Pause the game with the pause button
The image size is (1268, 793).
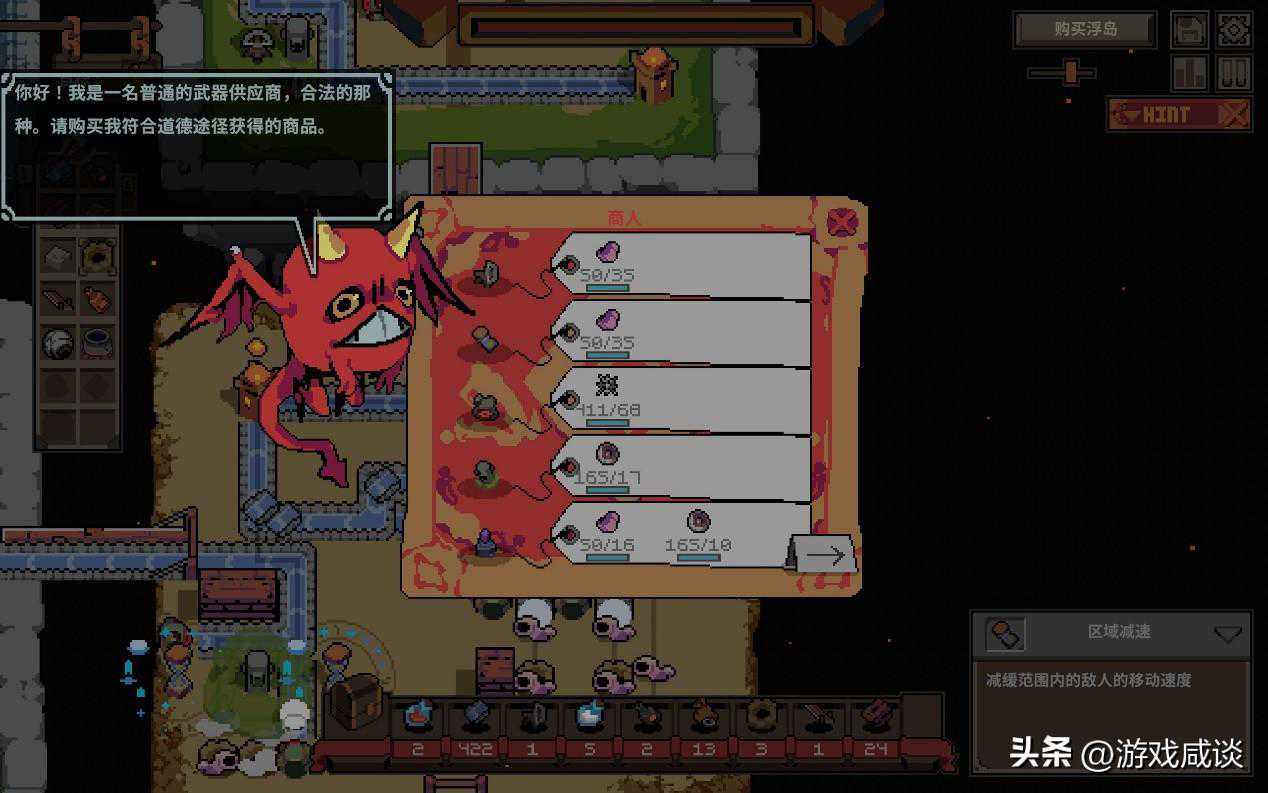click(1234, 73)
